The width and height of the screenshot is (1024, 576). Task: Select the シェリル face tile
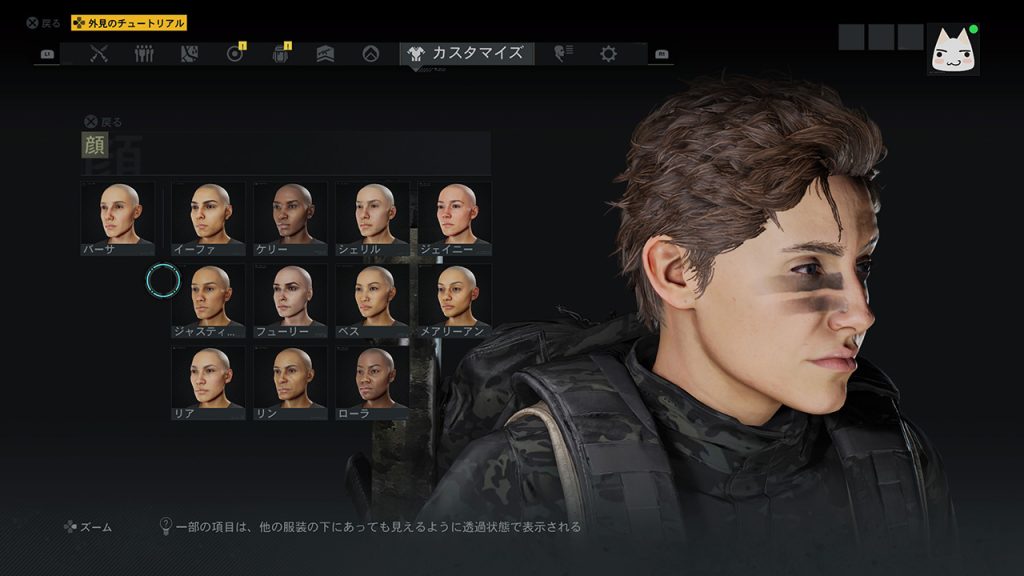pyautogui.click(x=372, y=217)
